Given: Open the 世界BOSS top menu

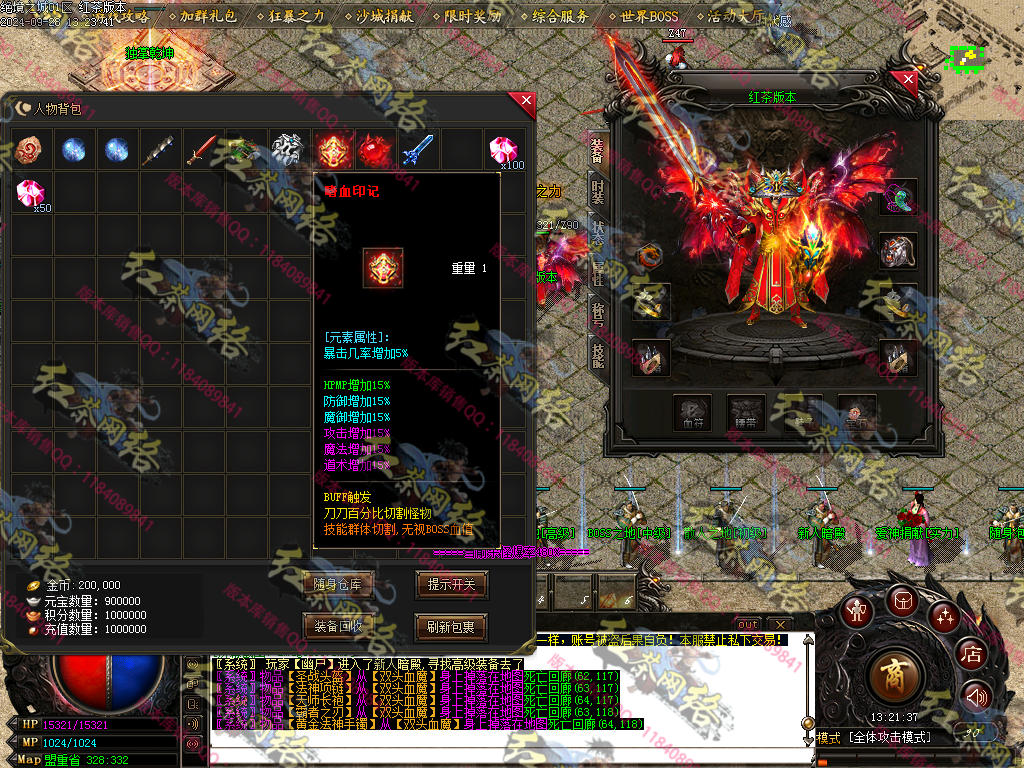Looking at the screenshot, I should [x=648, y=17].
